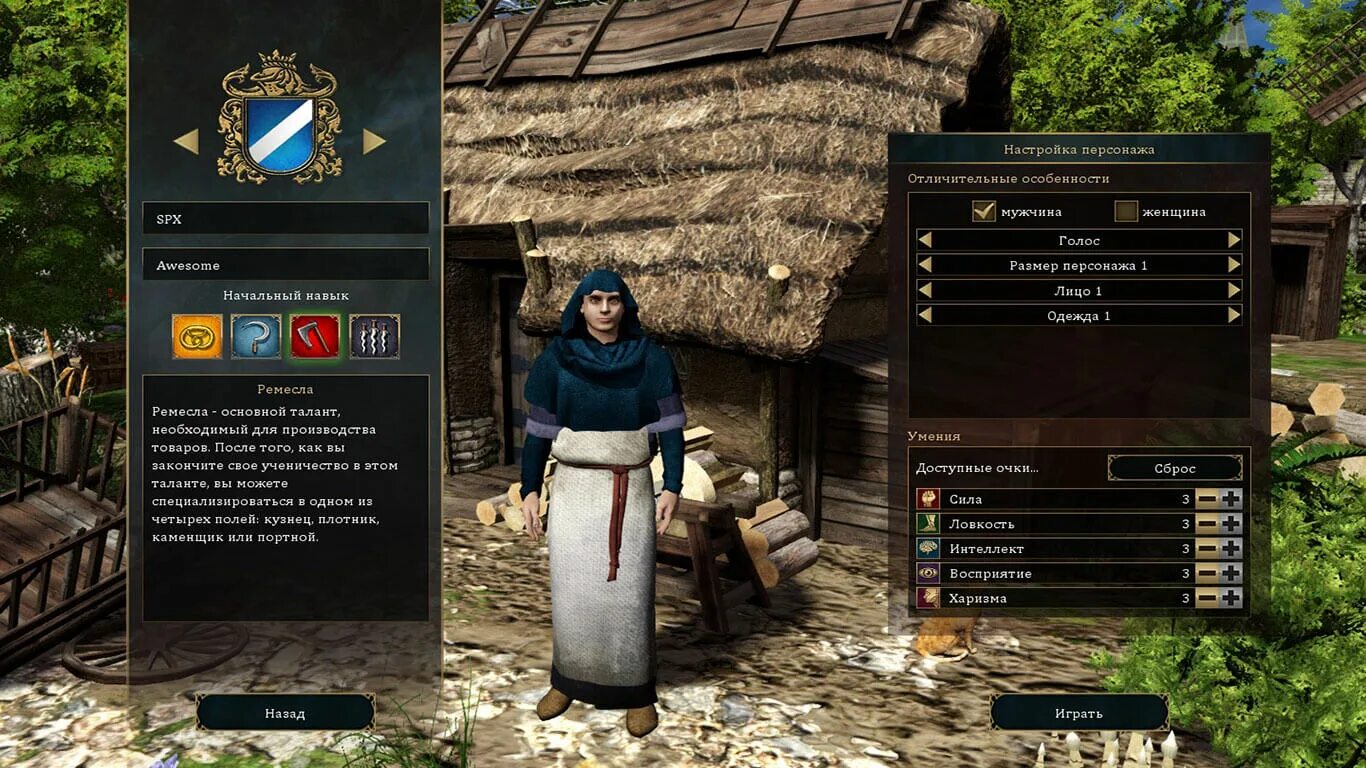Switch to the previous coat of arms
1366x768 pixels.
[187, 142]
